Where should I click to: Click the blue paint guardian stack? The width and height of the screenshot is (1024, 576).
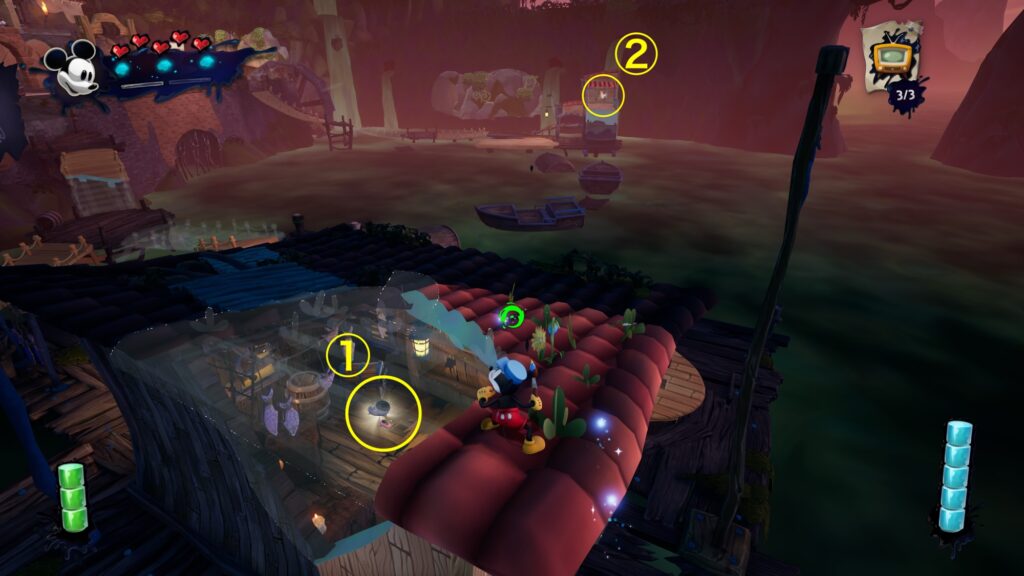pos(957,476)
